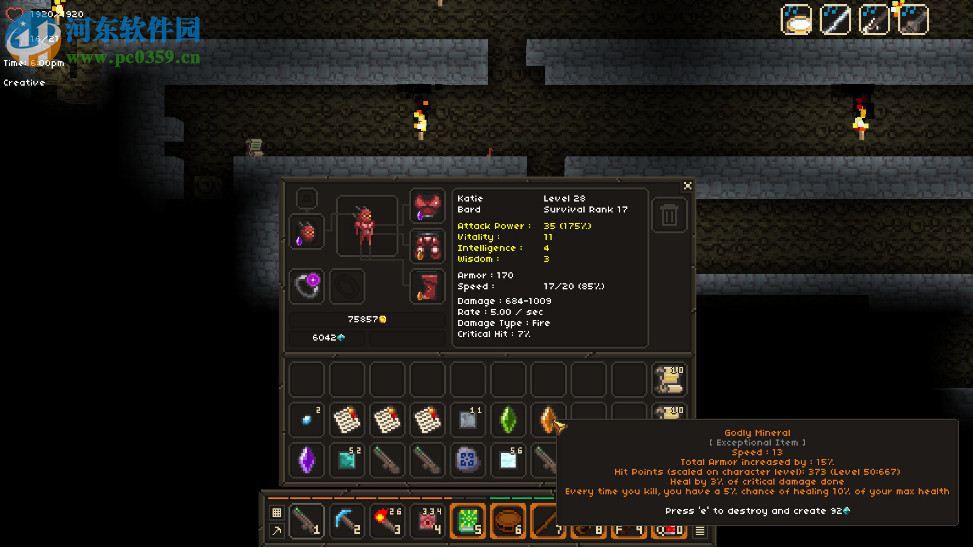Select the small blue gem stack
973x548 pixels.
[307, 420]
